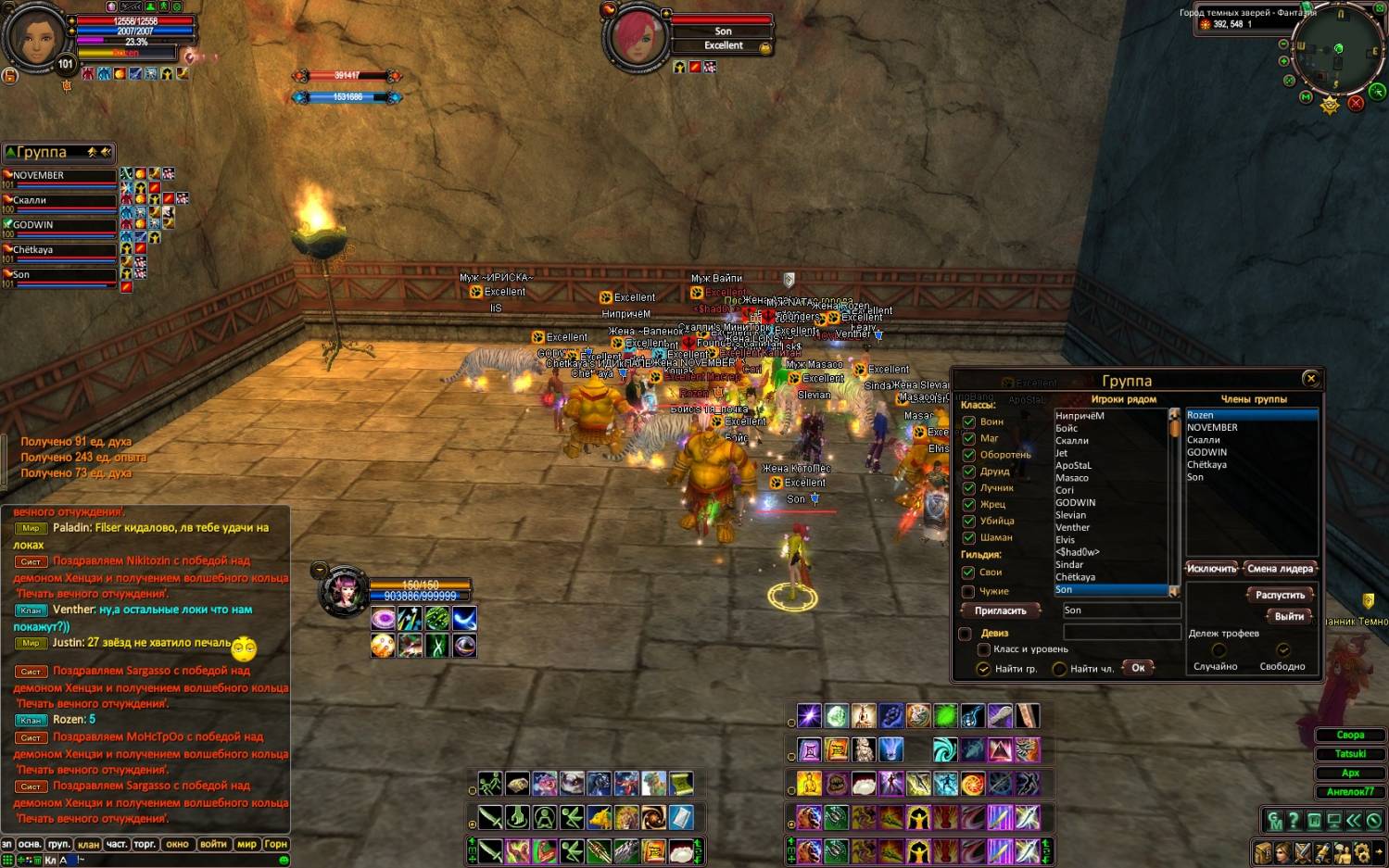Tick the Класс и уровень checkbox
Viewport: 1389px width, 868px height.
coord(984,649)
